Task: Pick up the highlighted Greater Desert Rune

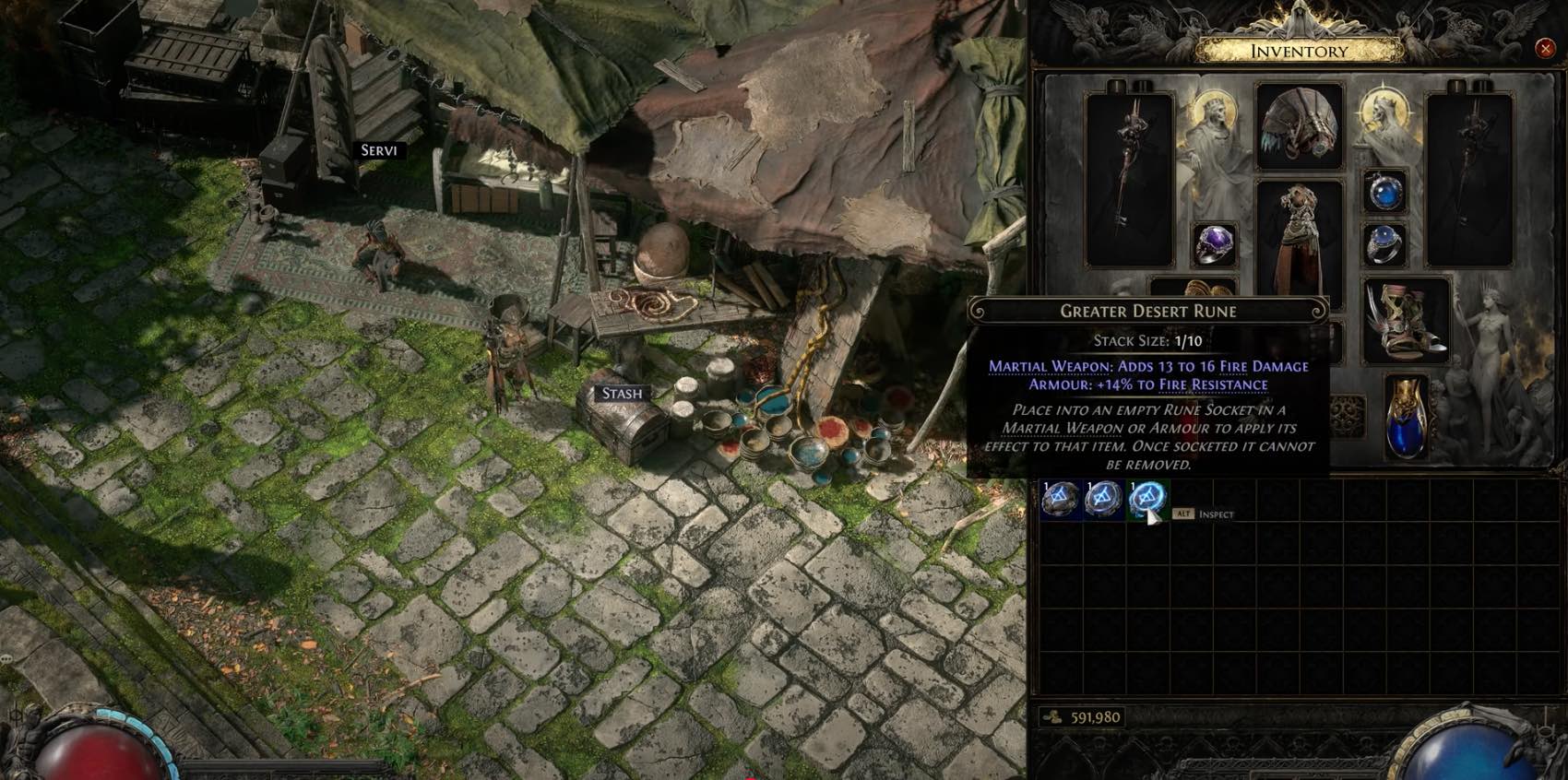Action: click(1146, 499)
